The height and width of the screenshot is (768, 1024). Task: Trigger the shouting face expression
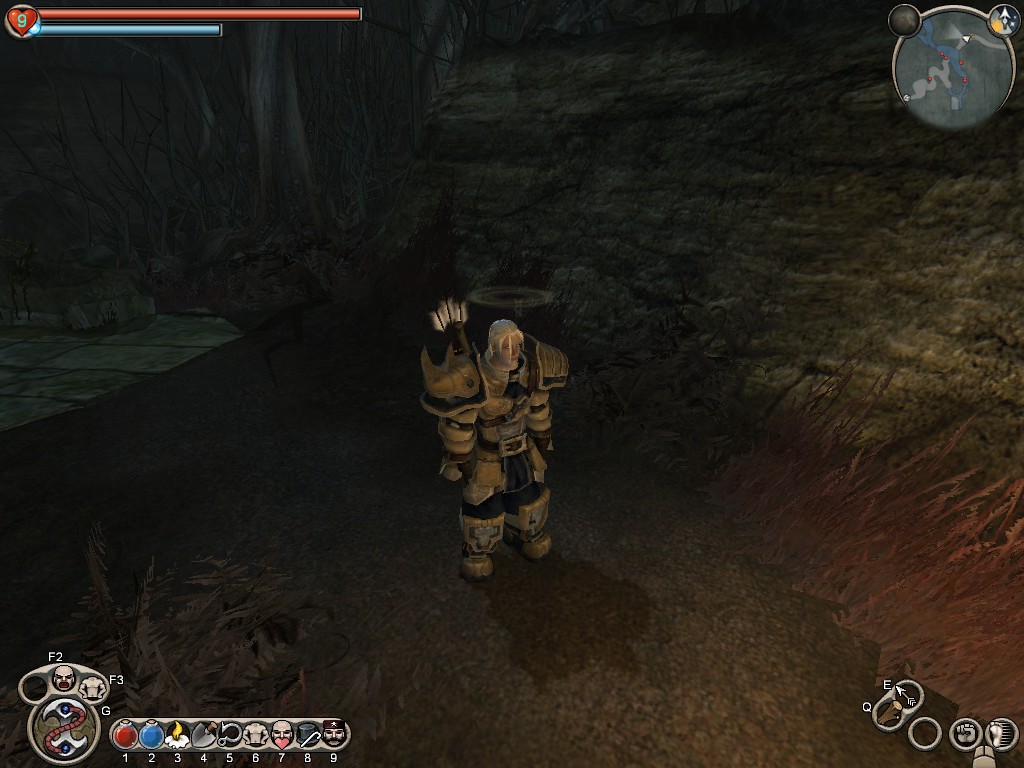64,678
